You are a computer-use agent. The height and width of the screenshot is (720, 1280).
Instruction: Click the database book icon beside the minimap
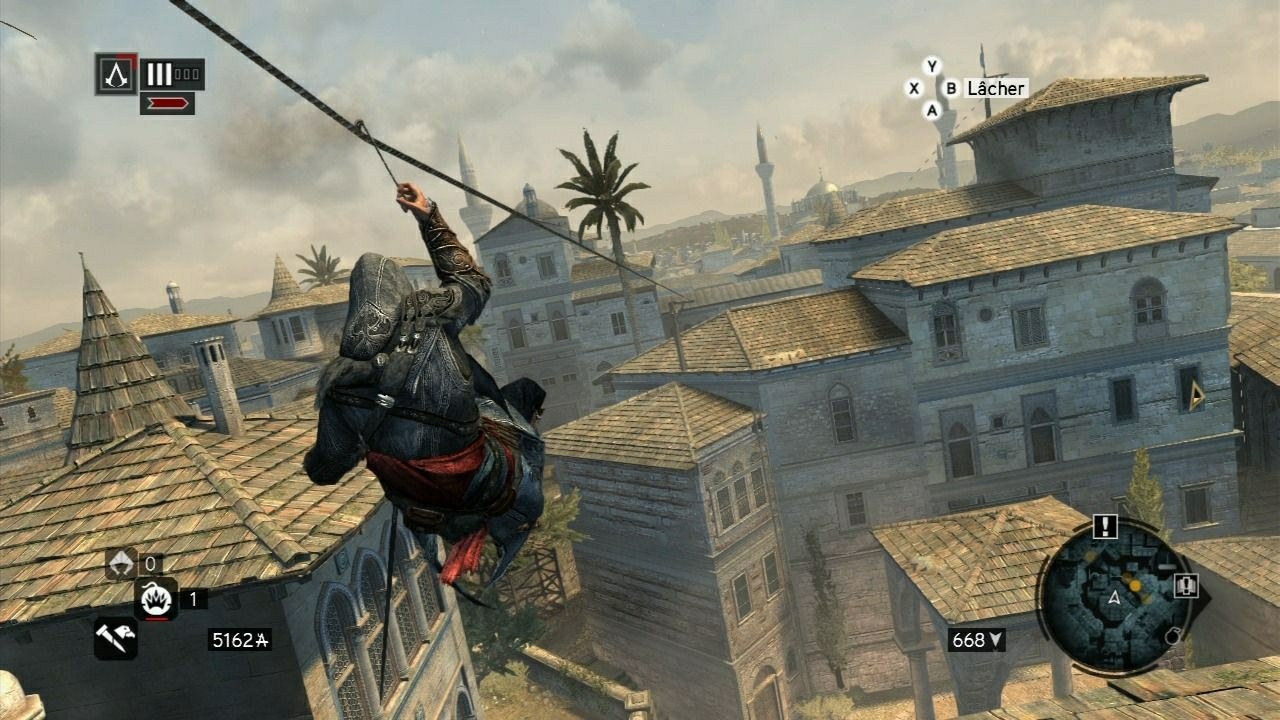coord(1186,586)
